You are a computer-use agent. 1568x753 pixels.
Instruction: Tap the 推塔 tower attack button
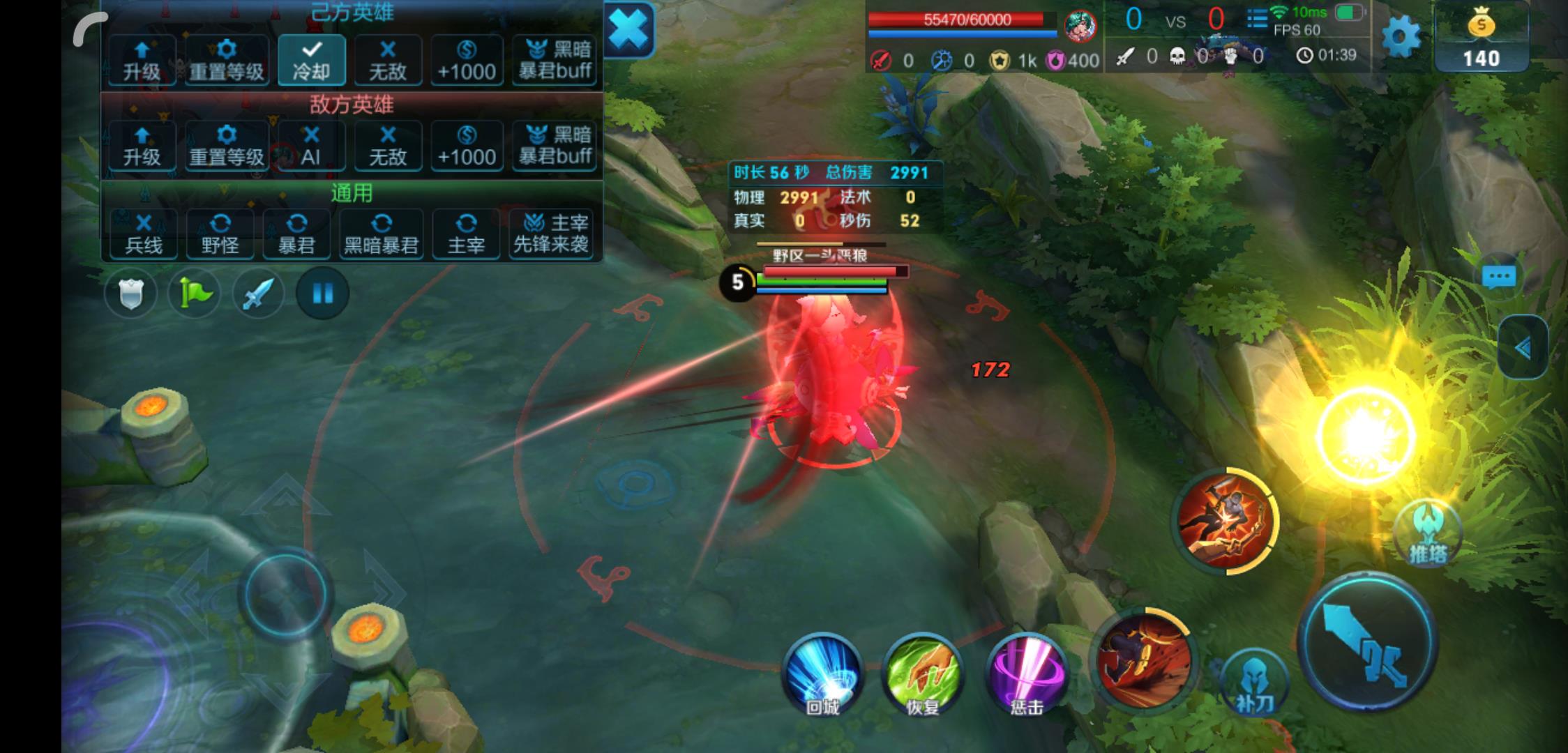point(1427,535)
